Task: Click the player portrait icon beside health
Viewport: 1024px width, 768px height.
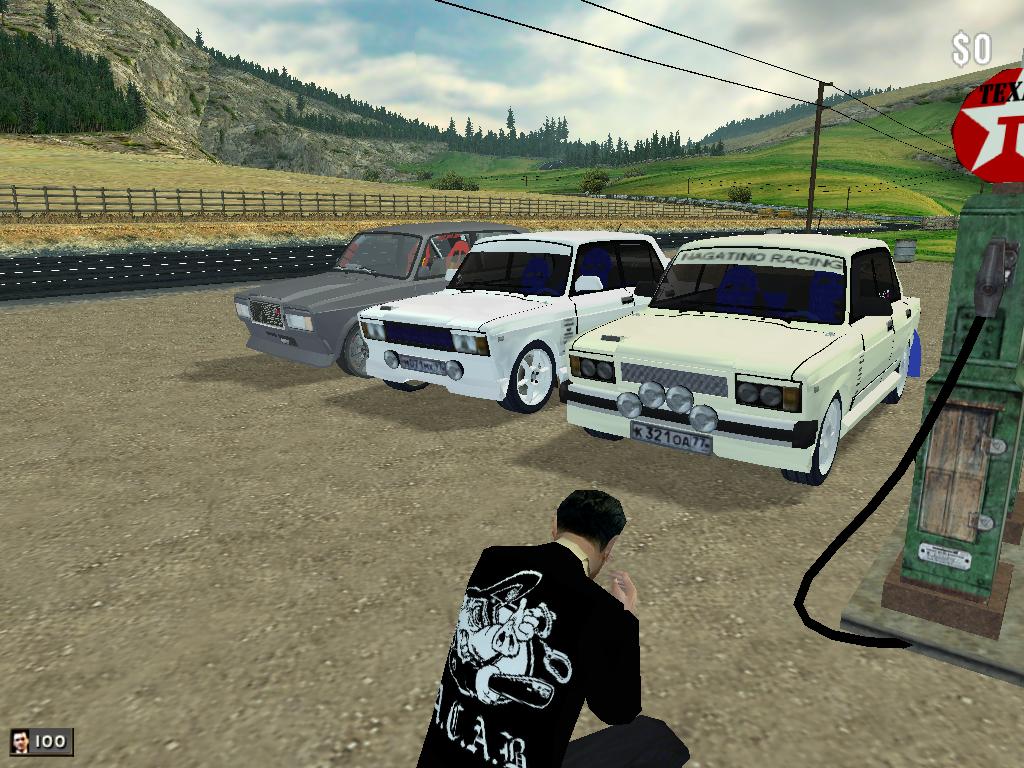Action: [x=20, y=741]
